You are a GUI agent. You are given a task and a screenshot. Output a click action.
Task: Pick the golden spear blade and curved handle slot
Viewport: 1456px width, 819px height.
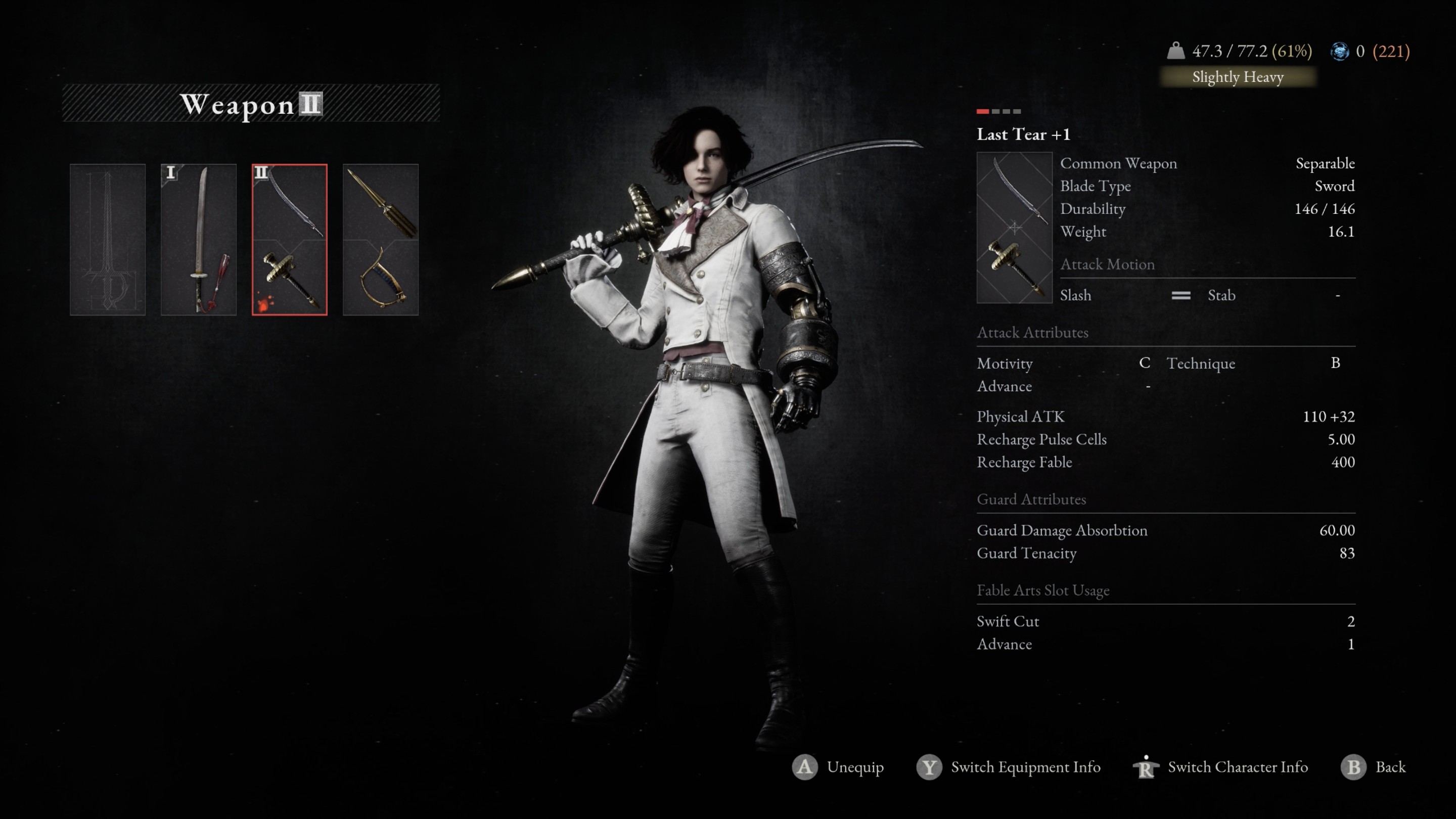[380, 239]
